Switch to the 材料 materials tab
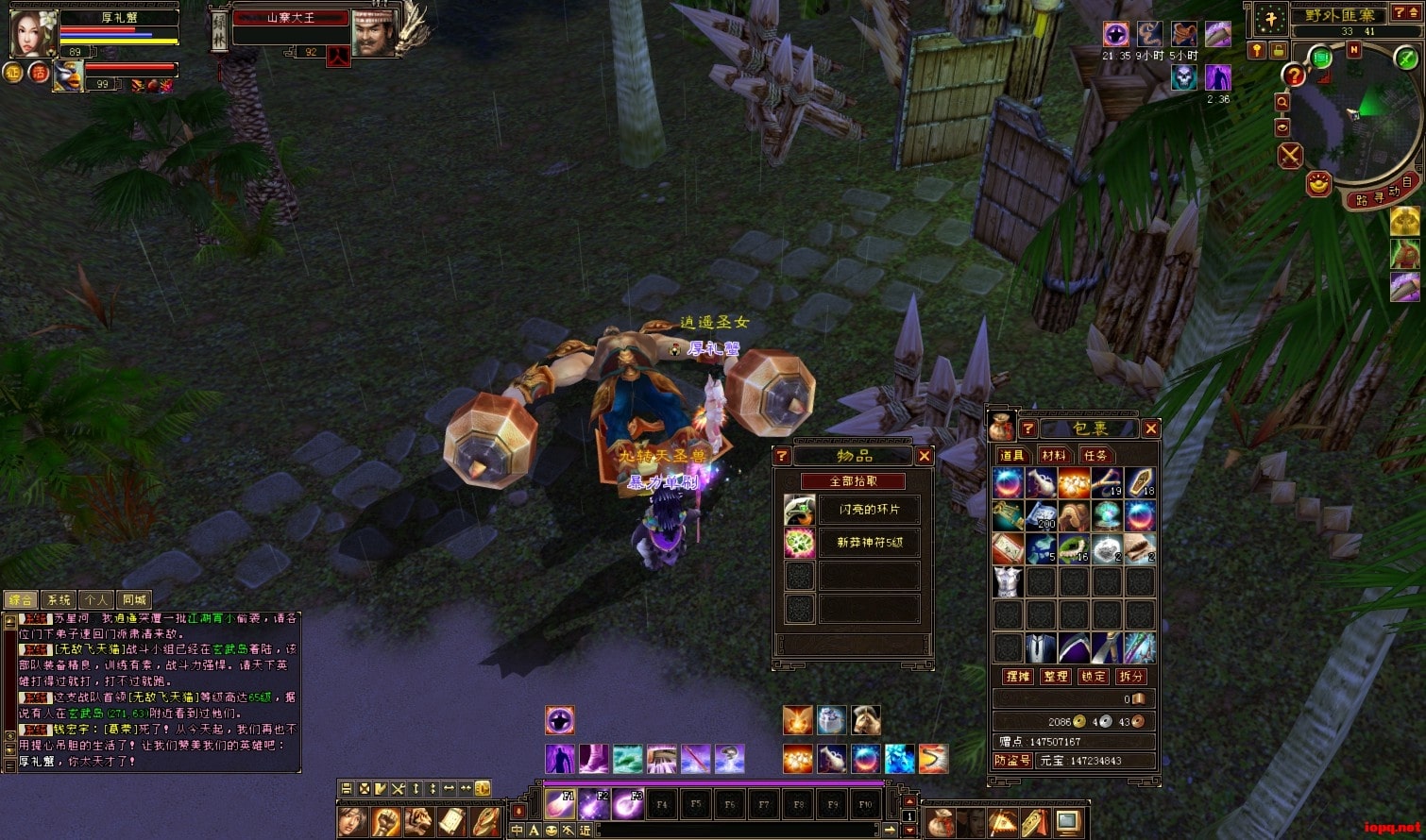The width and height of the screenshot is (1426, 840). [1052, 456]
